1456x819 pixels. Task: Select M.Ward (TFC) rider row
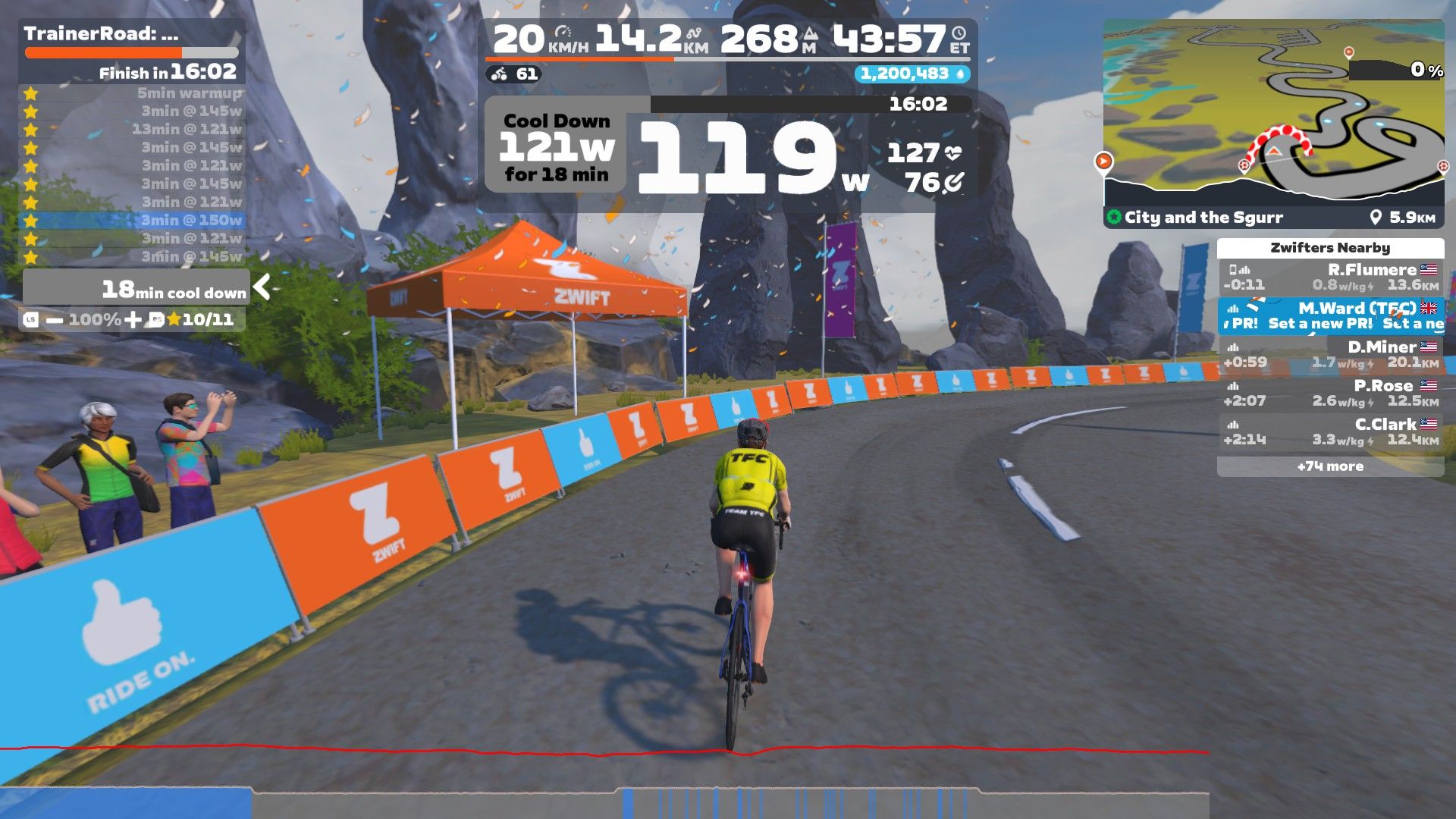coord(1330,315)
